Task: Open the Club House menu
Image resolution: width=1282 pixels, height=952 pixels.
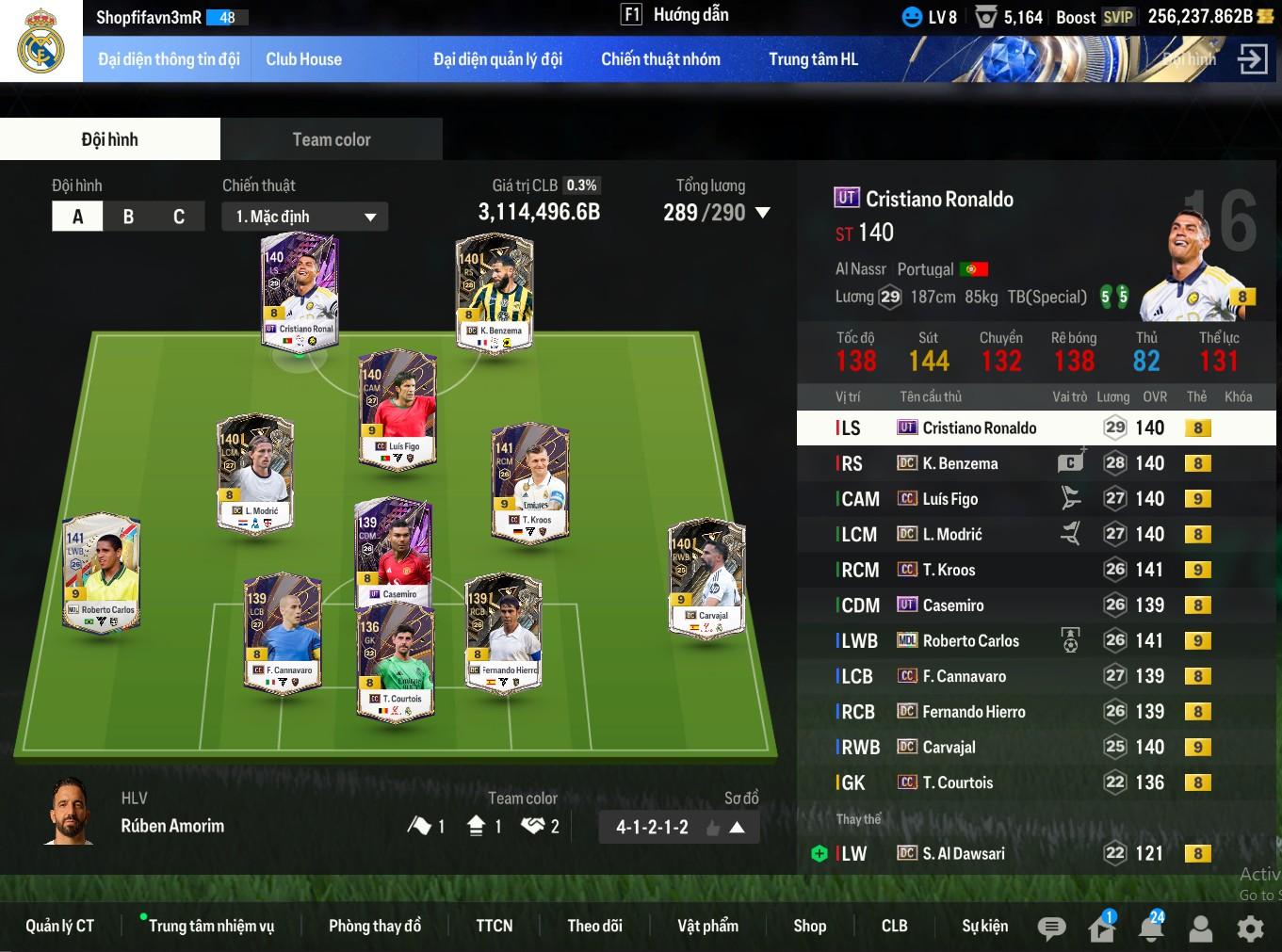Action: [303, 59]
